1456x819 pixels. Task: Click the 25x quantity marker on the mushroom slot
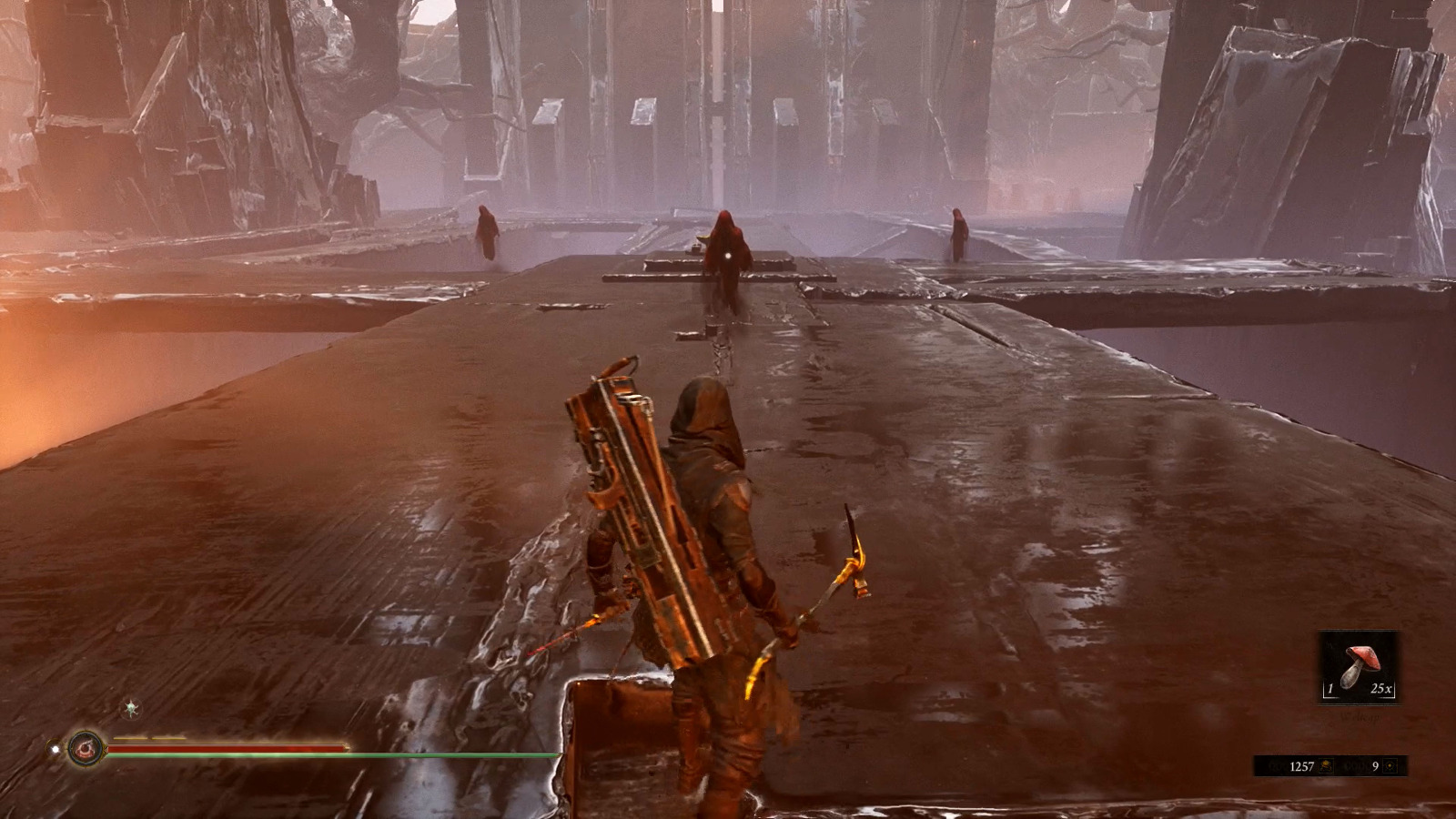click(1381, 690)
